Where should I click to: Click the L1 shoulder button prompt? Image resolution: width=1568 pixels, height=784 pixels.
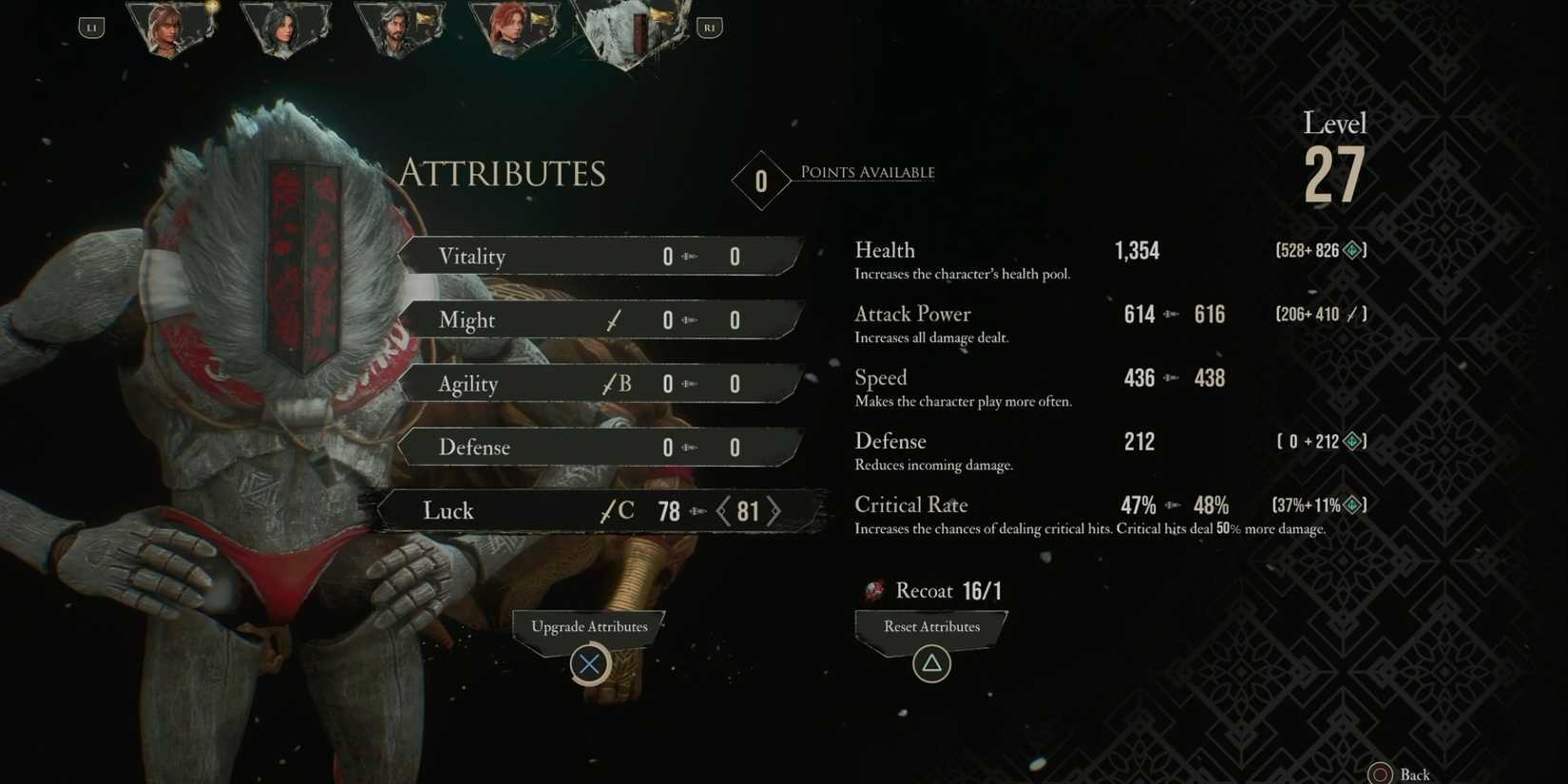(91, 27)
